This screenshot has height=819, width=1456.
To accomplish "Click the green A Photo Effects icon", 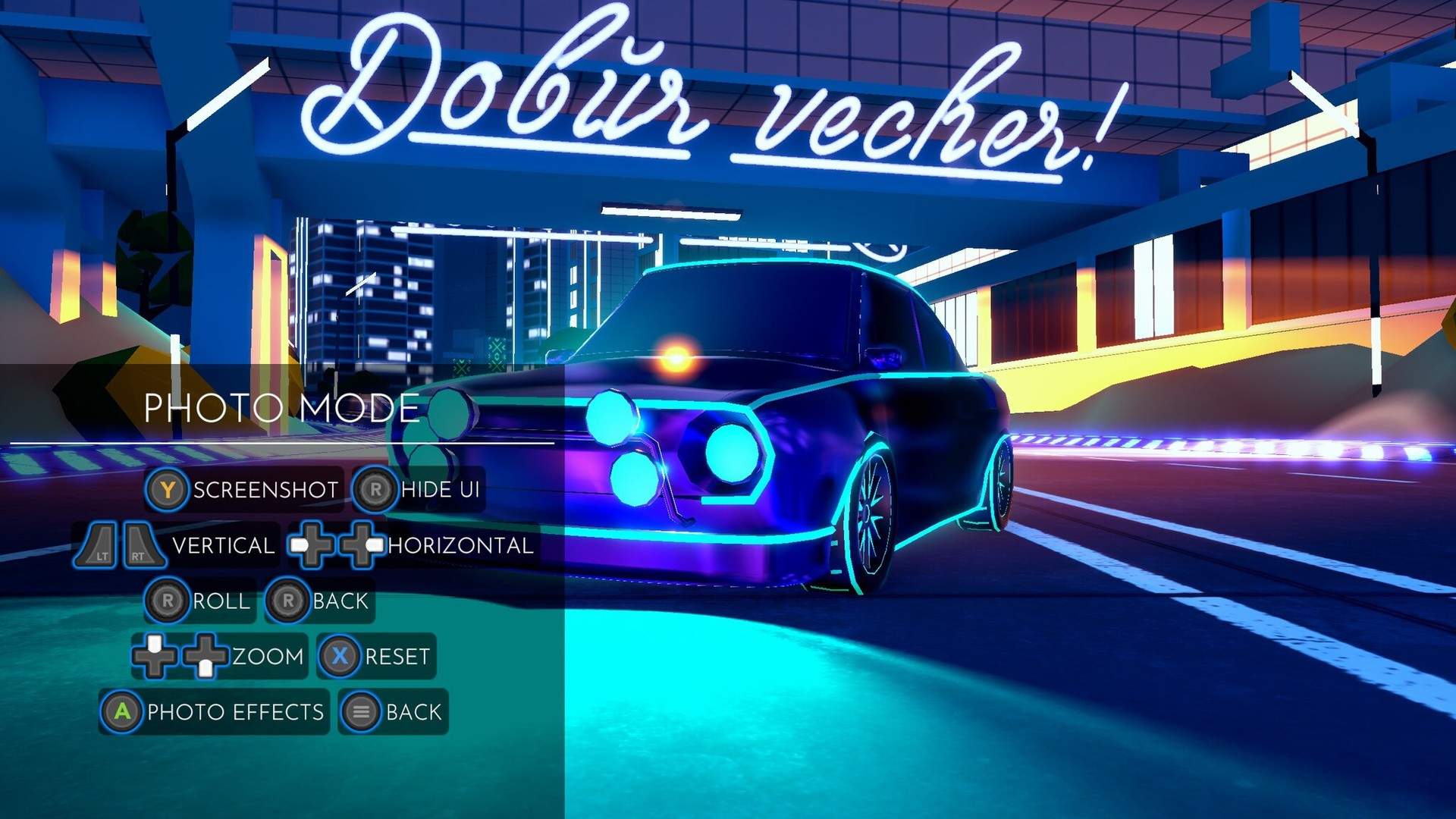I will point(121,711).
